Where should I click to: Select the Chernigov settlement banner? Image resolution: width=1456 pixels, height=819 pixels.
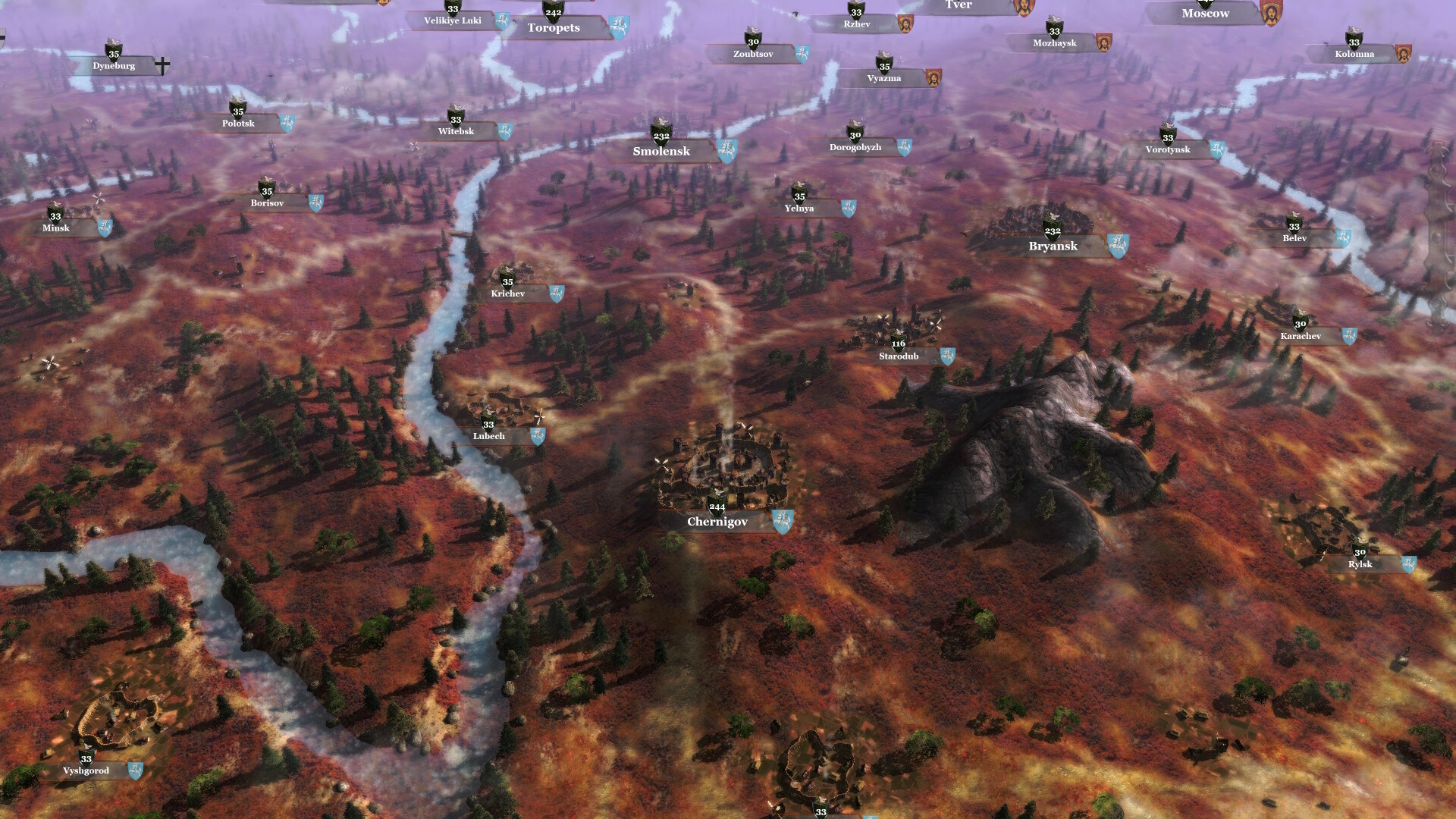pos(716,522)
